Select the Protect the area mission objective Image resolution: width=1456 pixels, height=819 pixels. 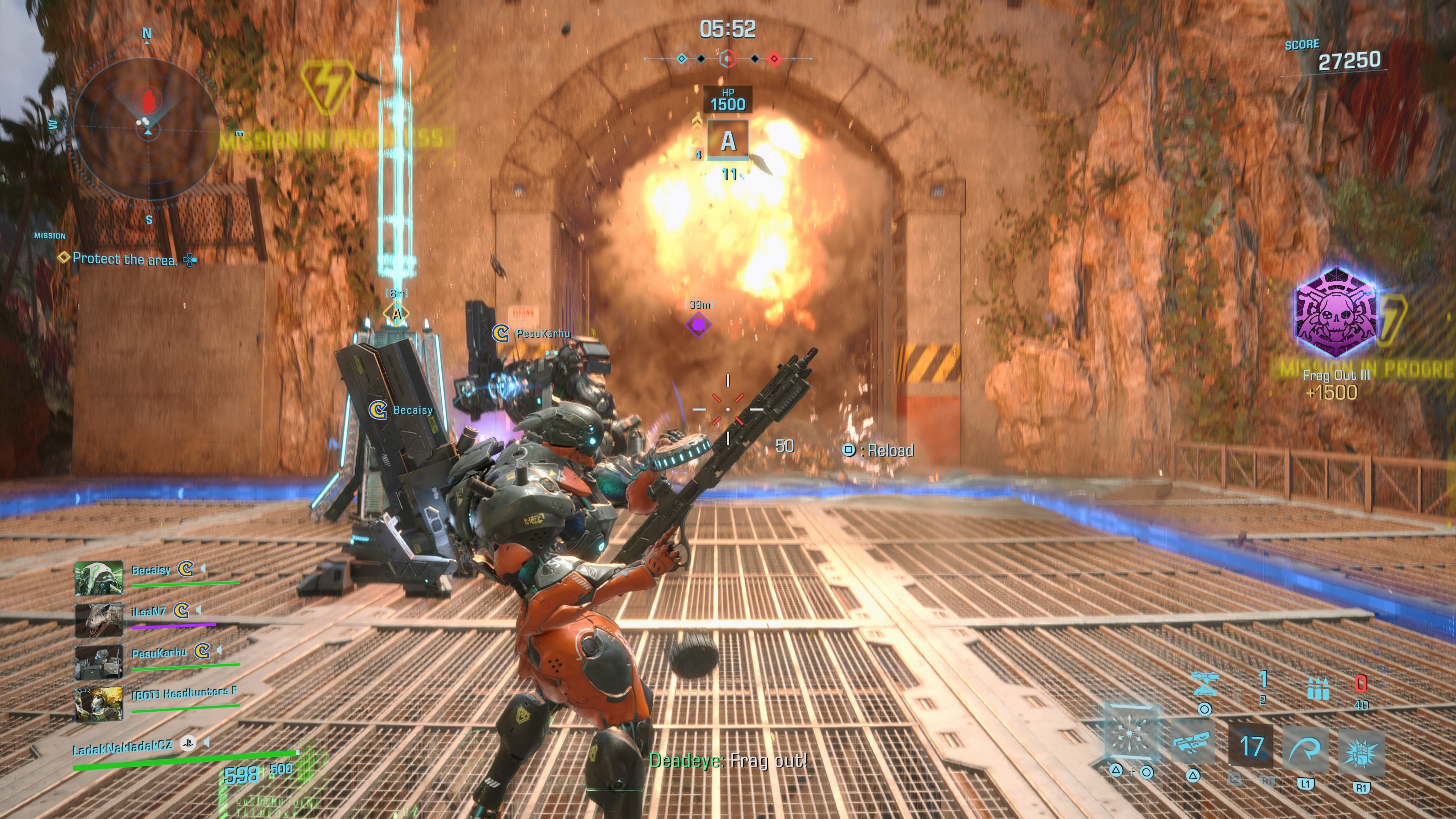coord(124,259)
